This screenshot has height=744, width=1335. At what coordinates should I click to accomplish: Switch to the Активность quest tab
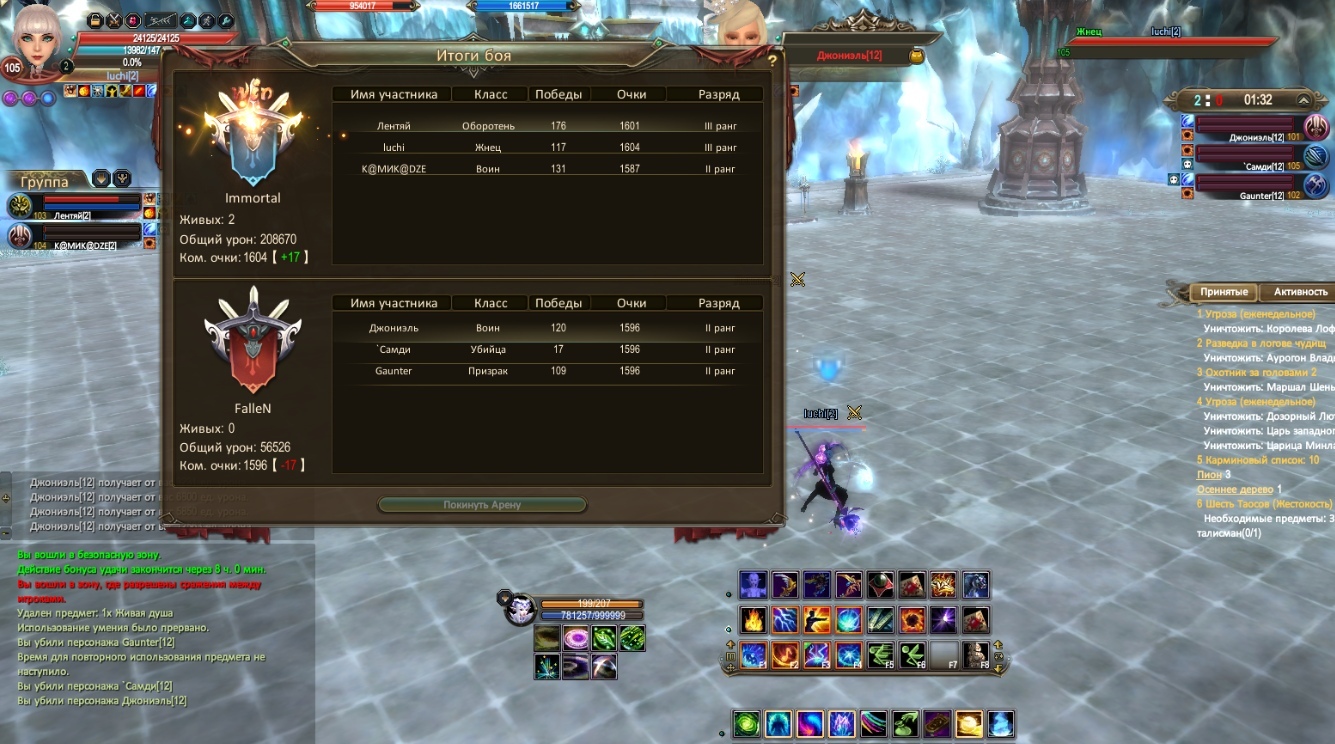(1300, 292)
